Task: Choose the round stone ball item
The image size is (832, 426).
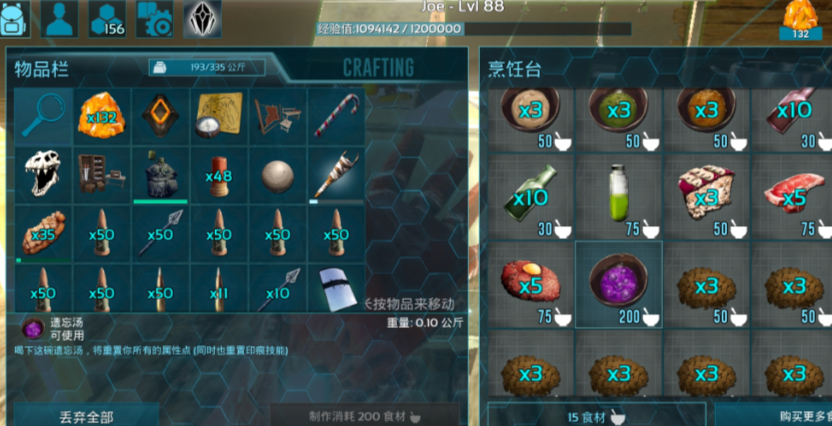Action: tap(278, 174)
